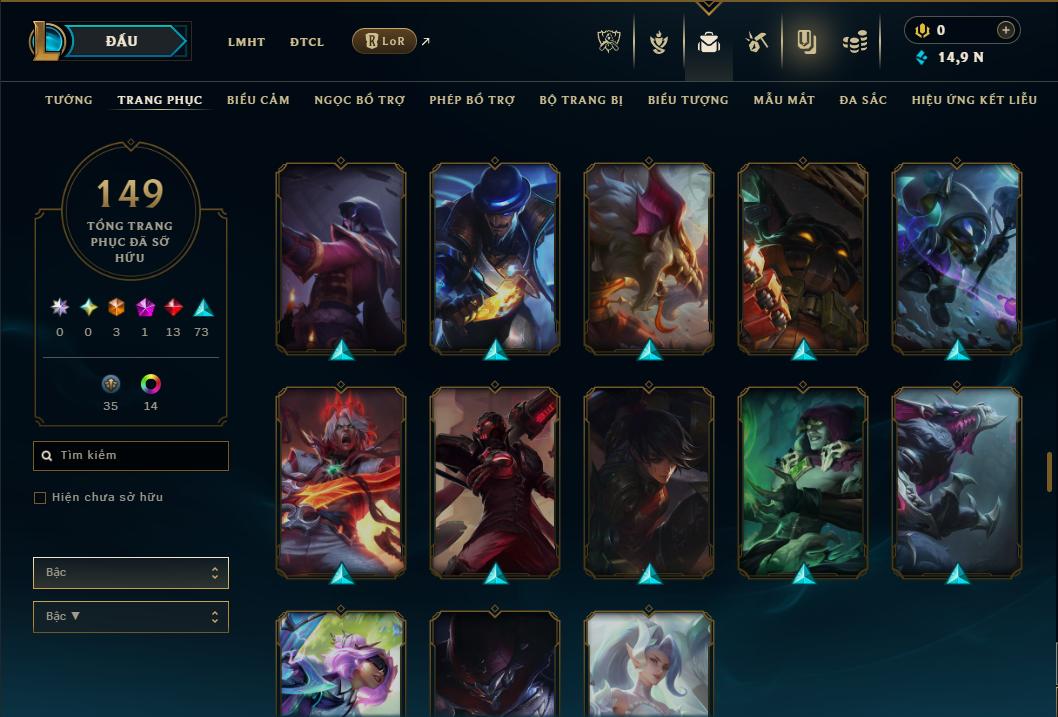Switch to the ĐTCL game tab
This screenshot has width=1058, height=717.
coord(307,42)
